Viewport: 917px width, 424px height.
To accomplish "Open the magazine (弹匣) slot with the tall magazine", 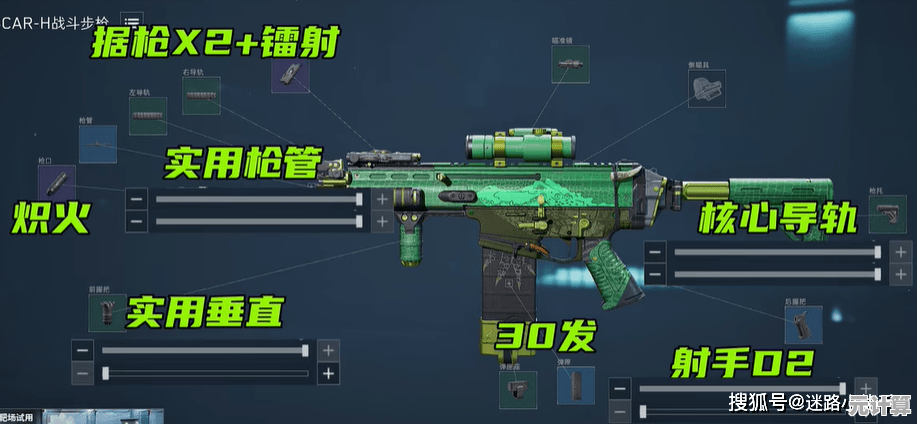I will click(575, 385).
